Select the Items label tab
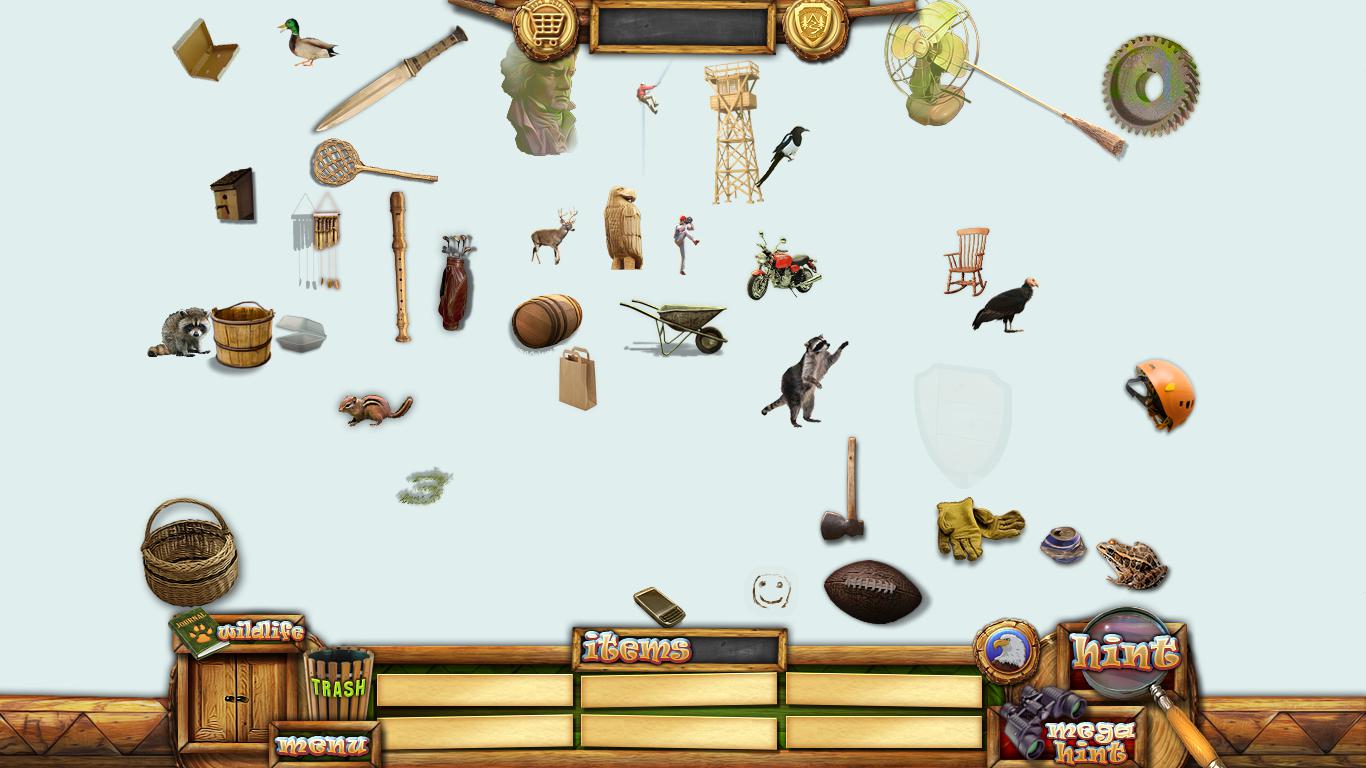Viewport: 1366px width, 768px height. [637, 649]
